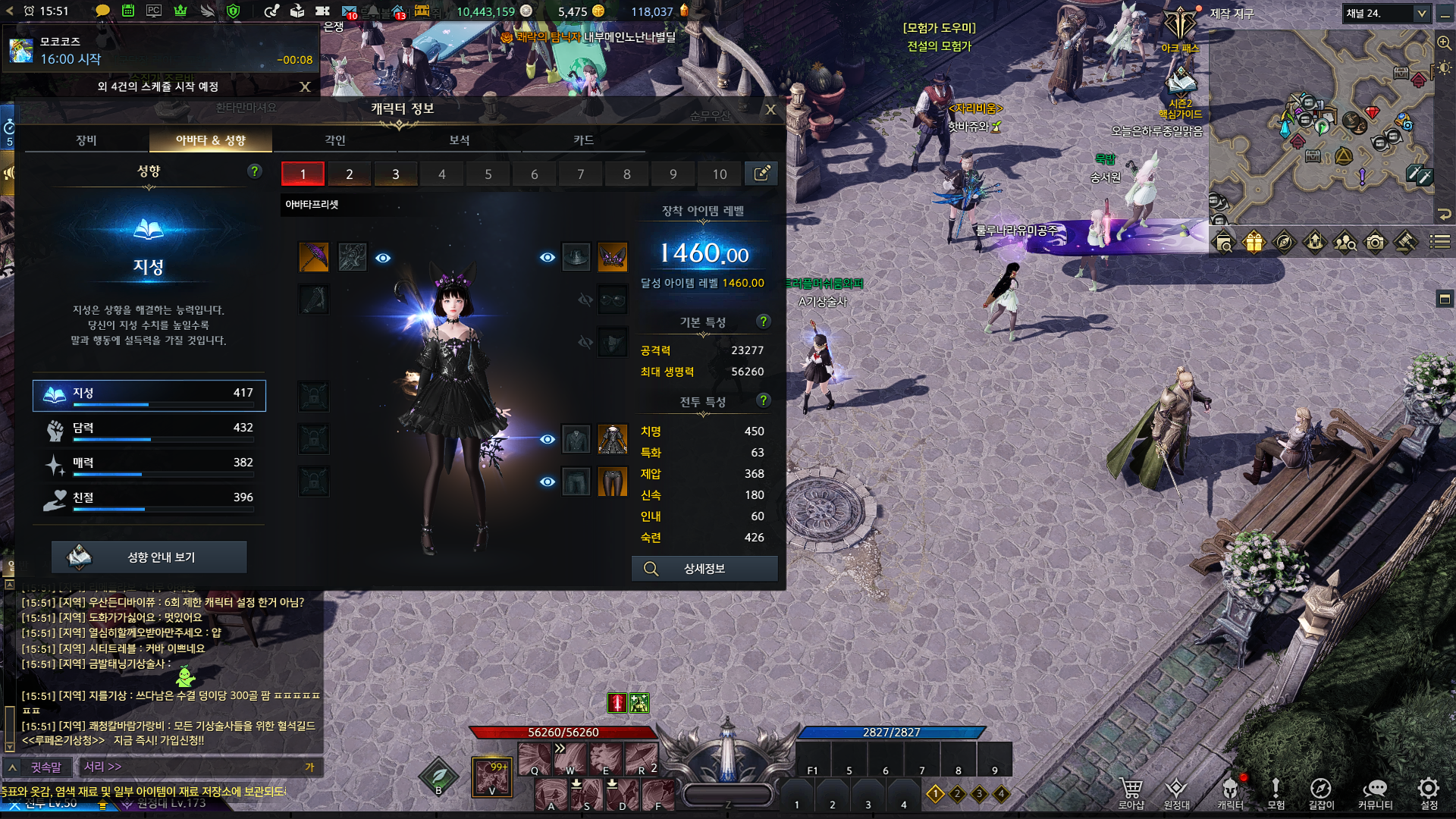1456x819 pixels.
Task: Close the character info window
Action: [770, 109]
